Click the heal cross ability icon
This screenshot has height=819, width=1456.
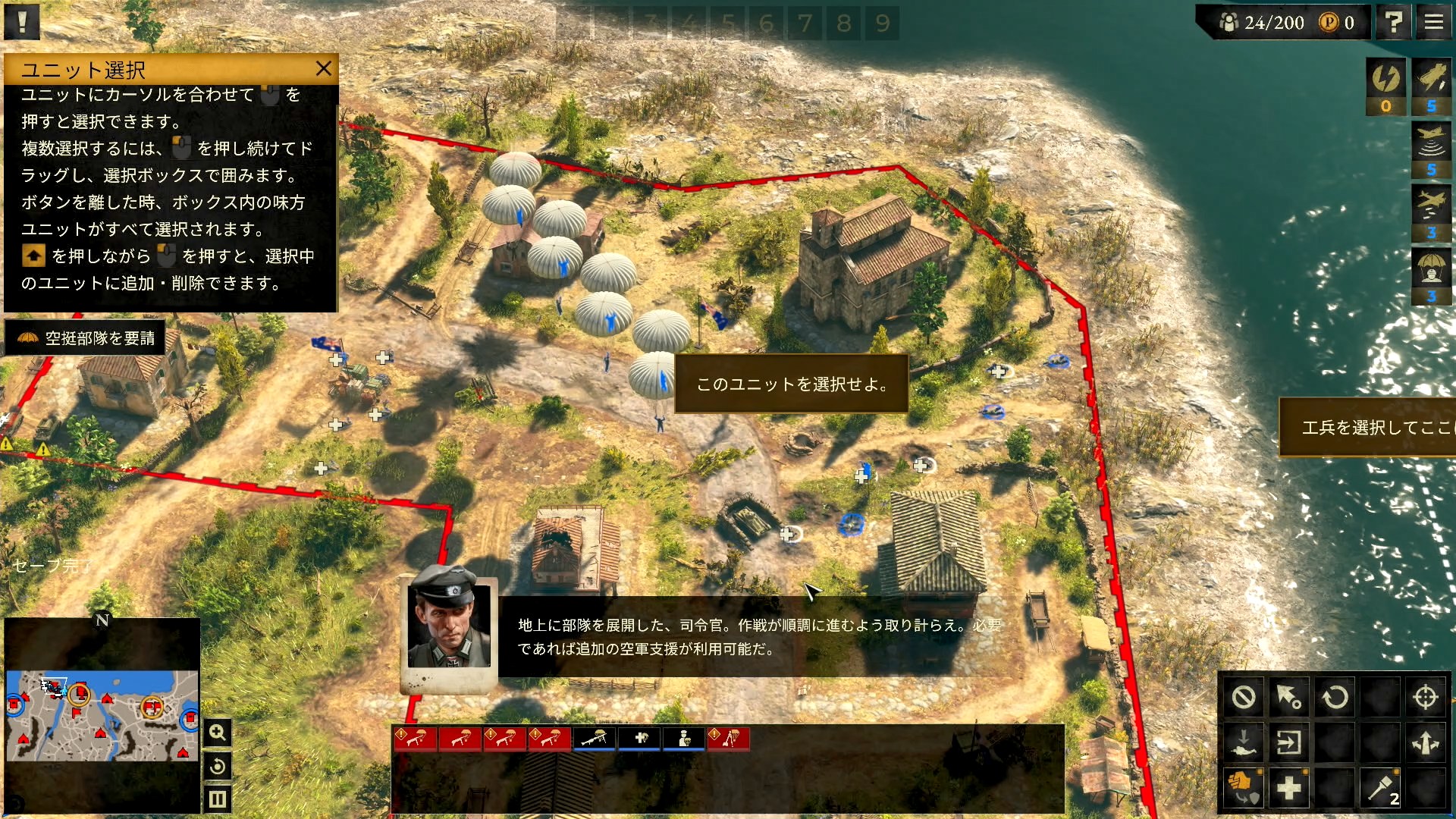click(1289, 788)
